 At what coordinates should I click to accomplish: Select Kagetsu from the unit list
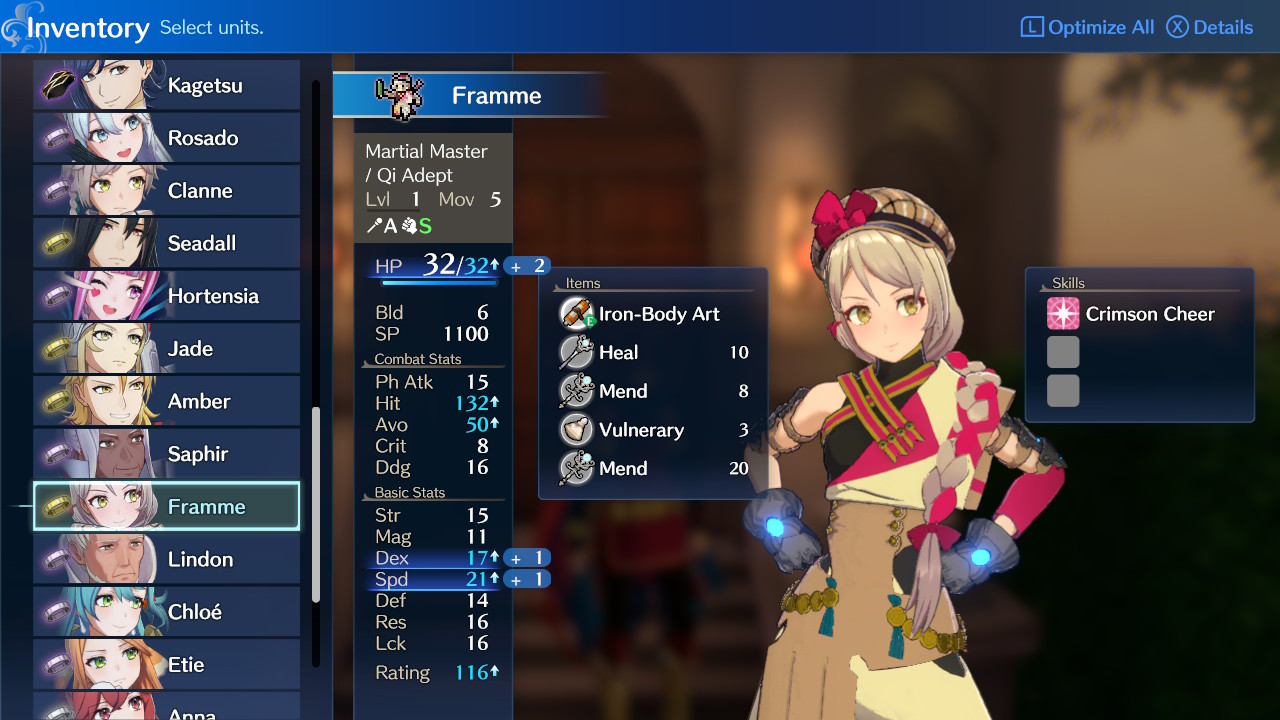tap(167, 85)
